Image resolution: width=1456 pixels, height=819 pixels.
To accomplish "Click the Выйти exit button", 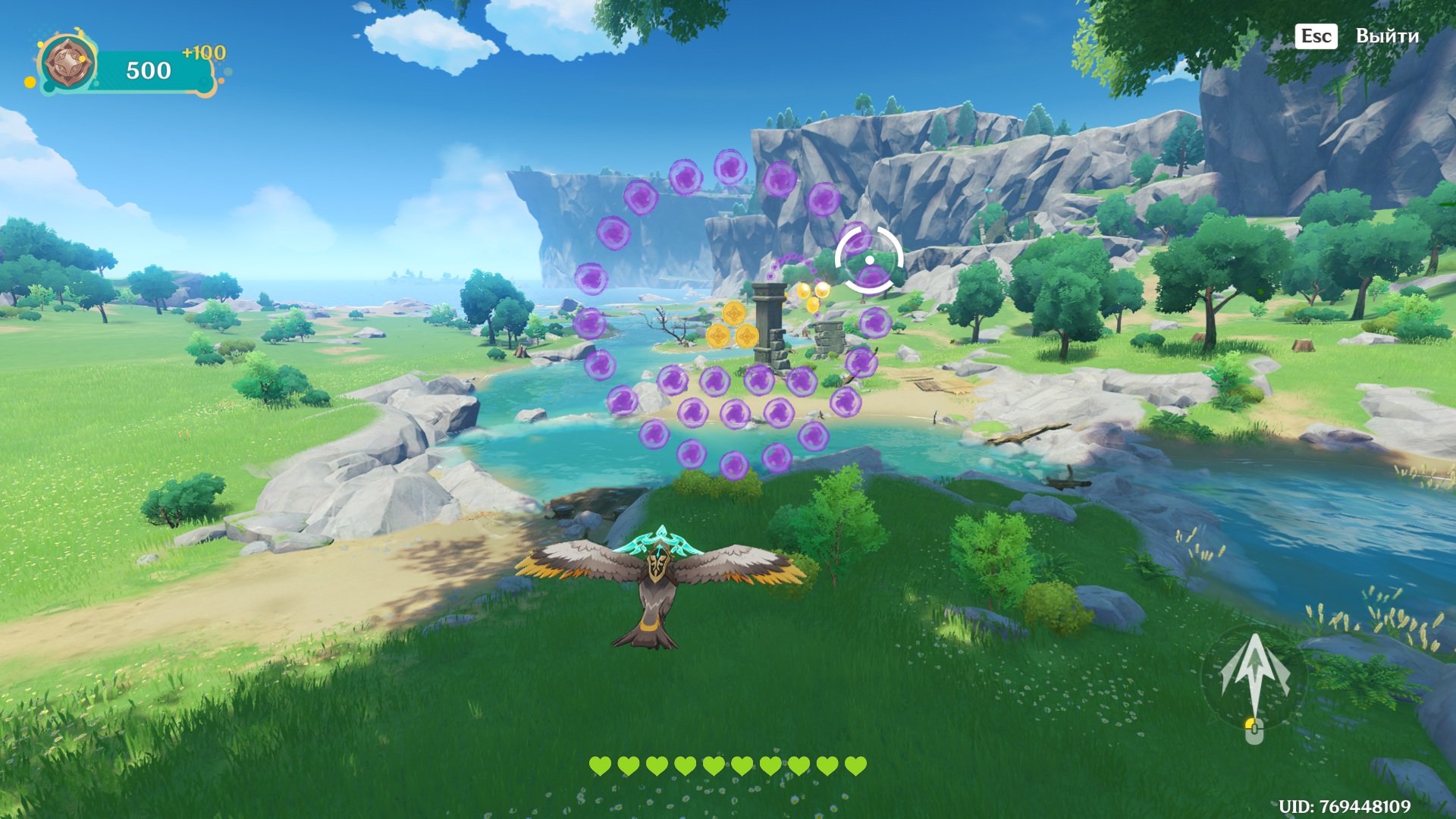I will (x=1385, y=36).
